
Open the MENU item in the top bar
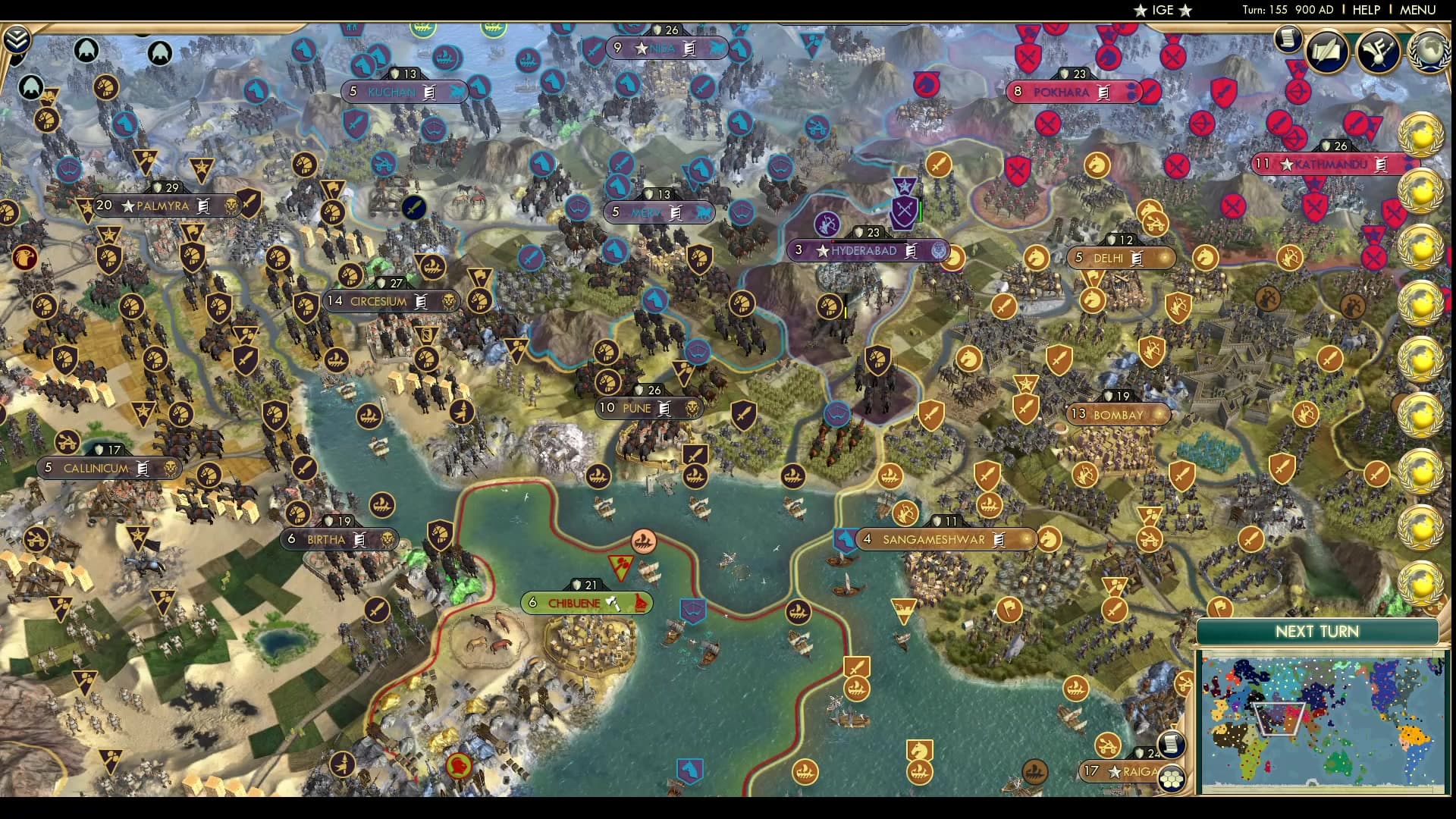(1417, 10)
